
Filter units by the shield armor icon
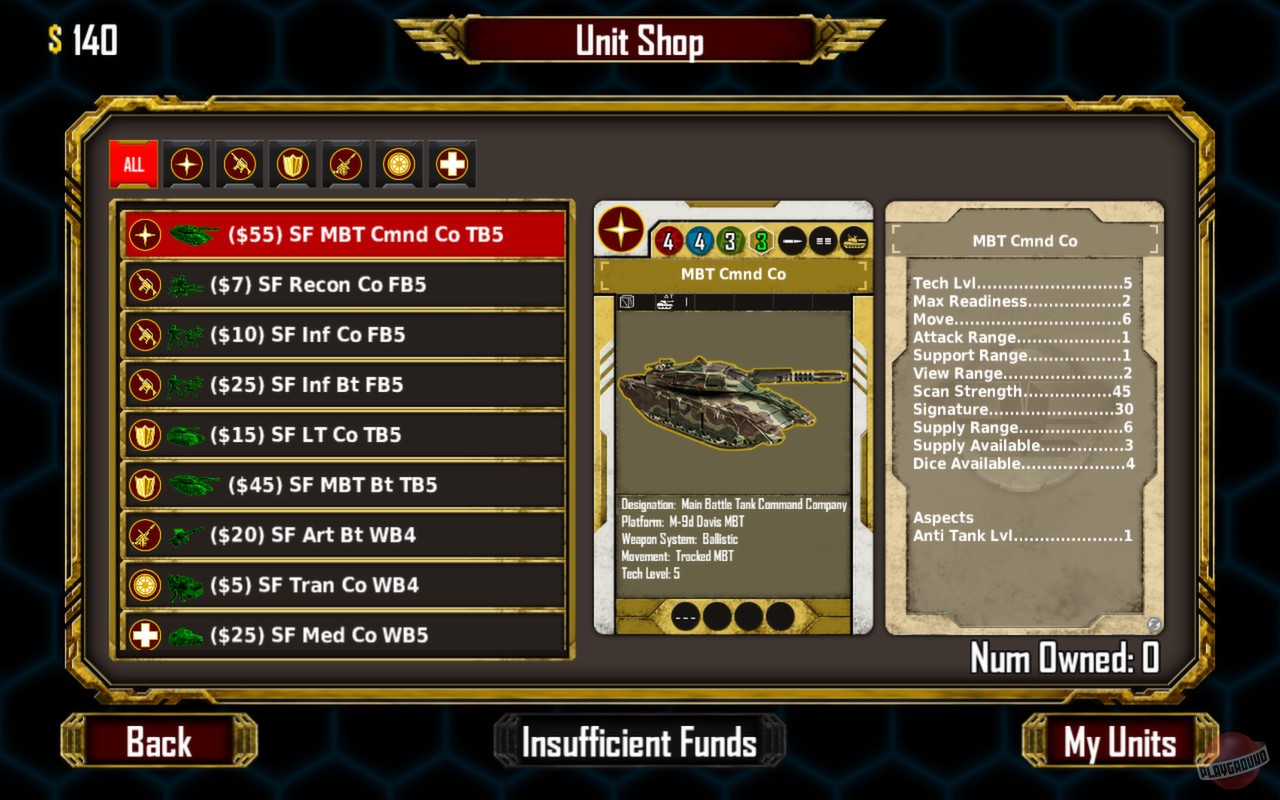293,164
